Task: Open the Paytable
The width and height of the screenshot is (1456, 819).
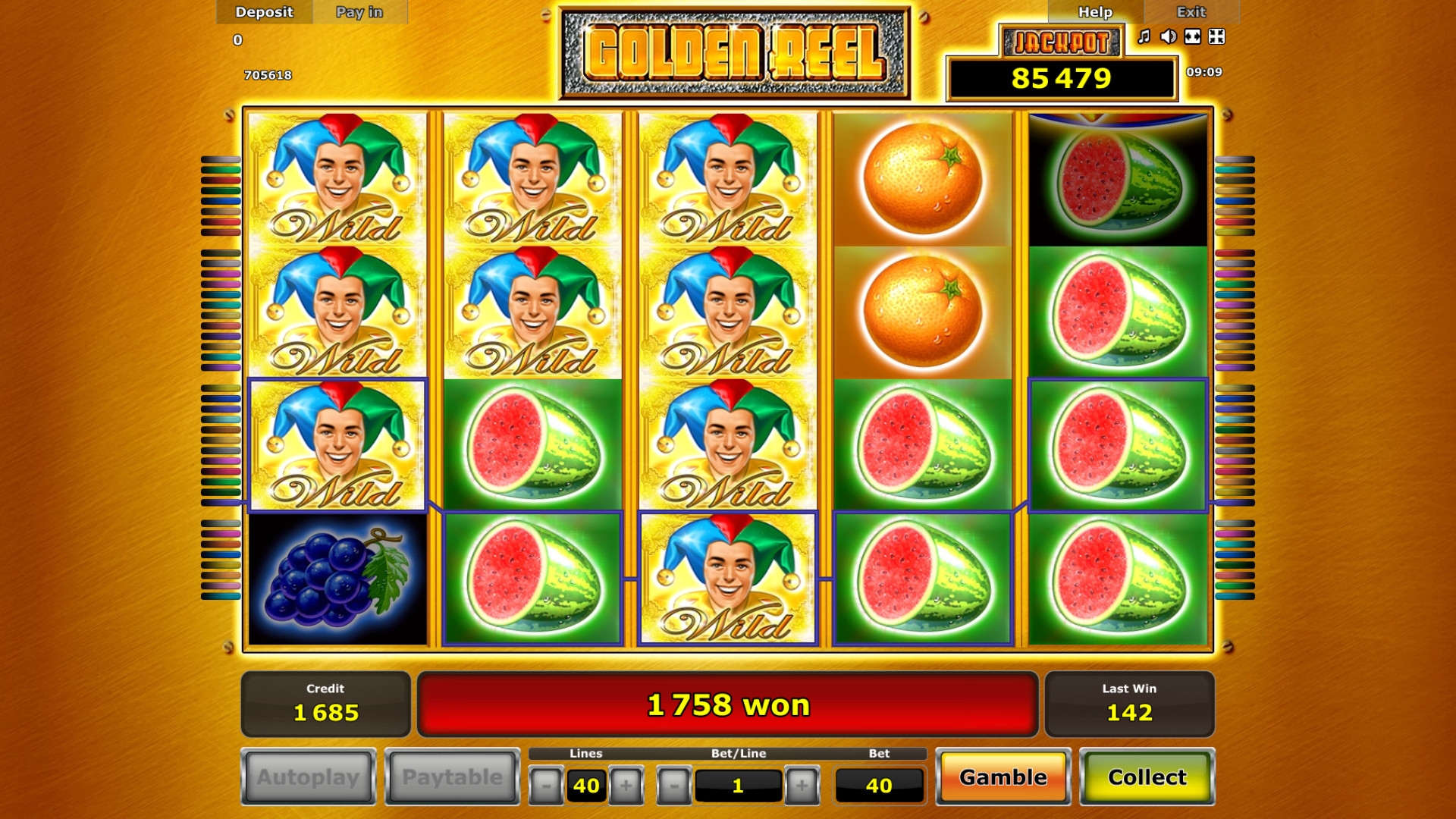Action: tap(452, 777)
